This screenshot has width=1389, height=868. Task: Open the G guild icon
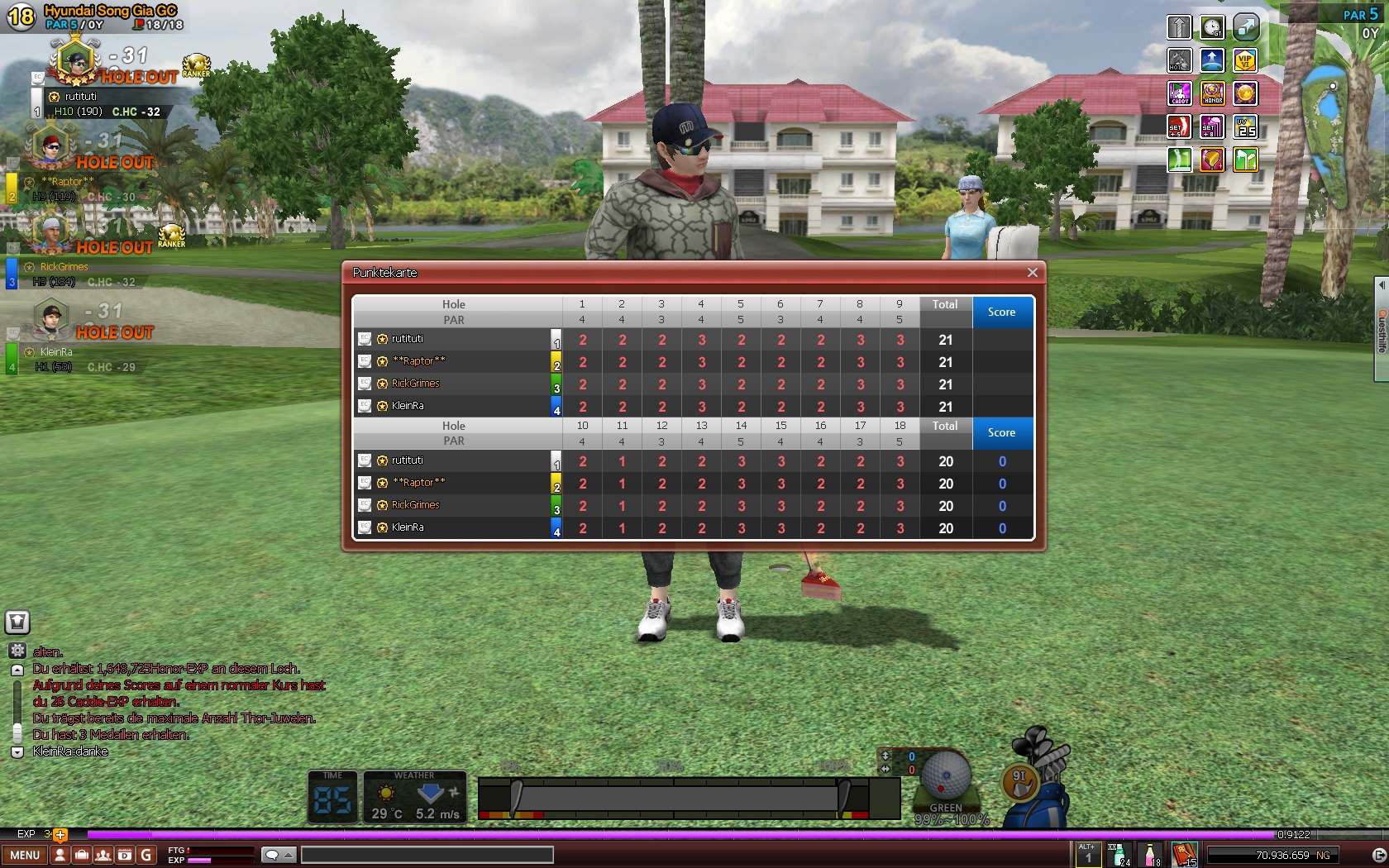click(146, 855)
